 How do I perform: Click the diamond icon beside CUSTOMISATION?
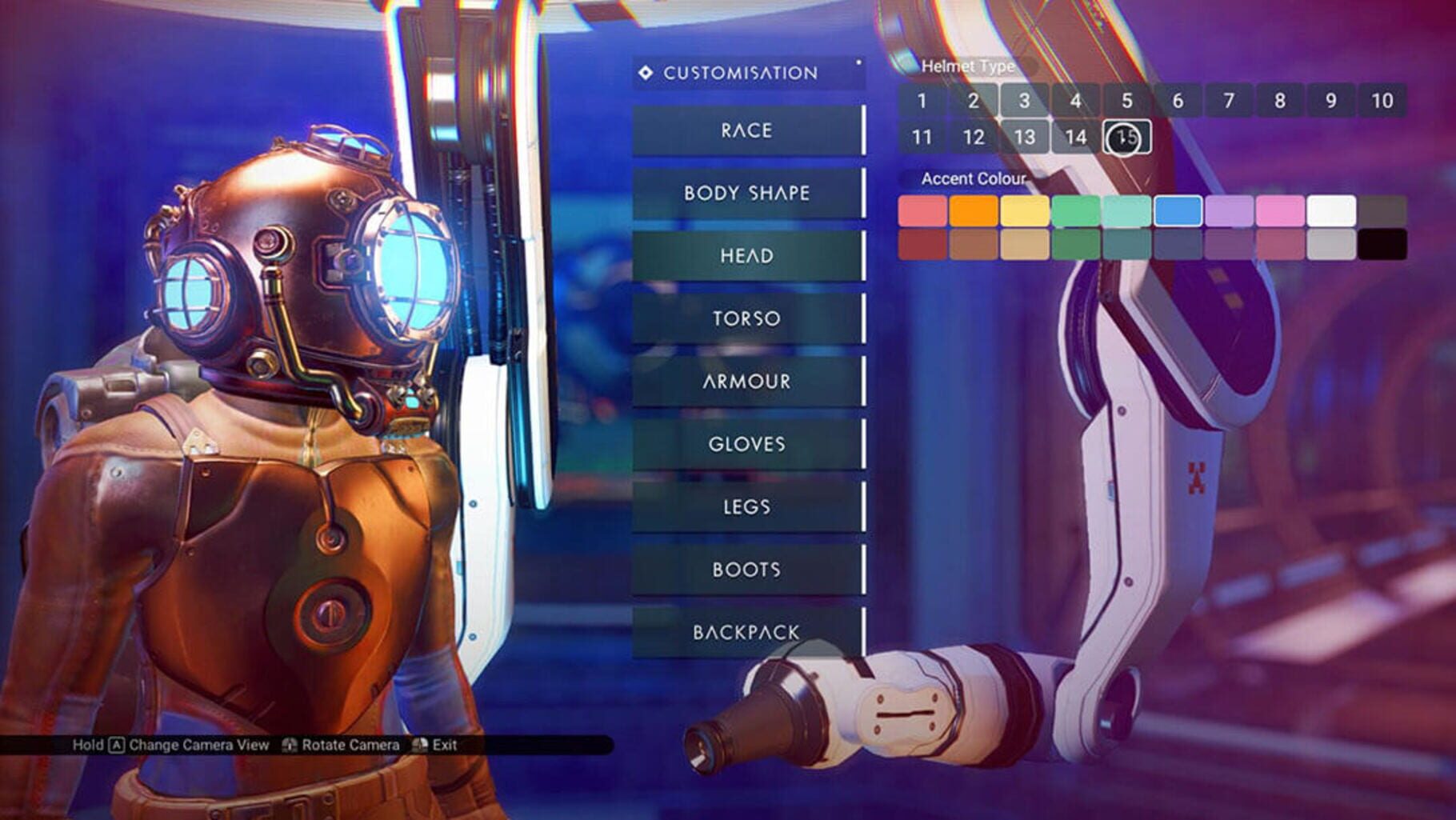pyautogui.click(x=645, y=72)
